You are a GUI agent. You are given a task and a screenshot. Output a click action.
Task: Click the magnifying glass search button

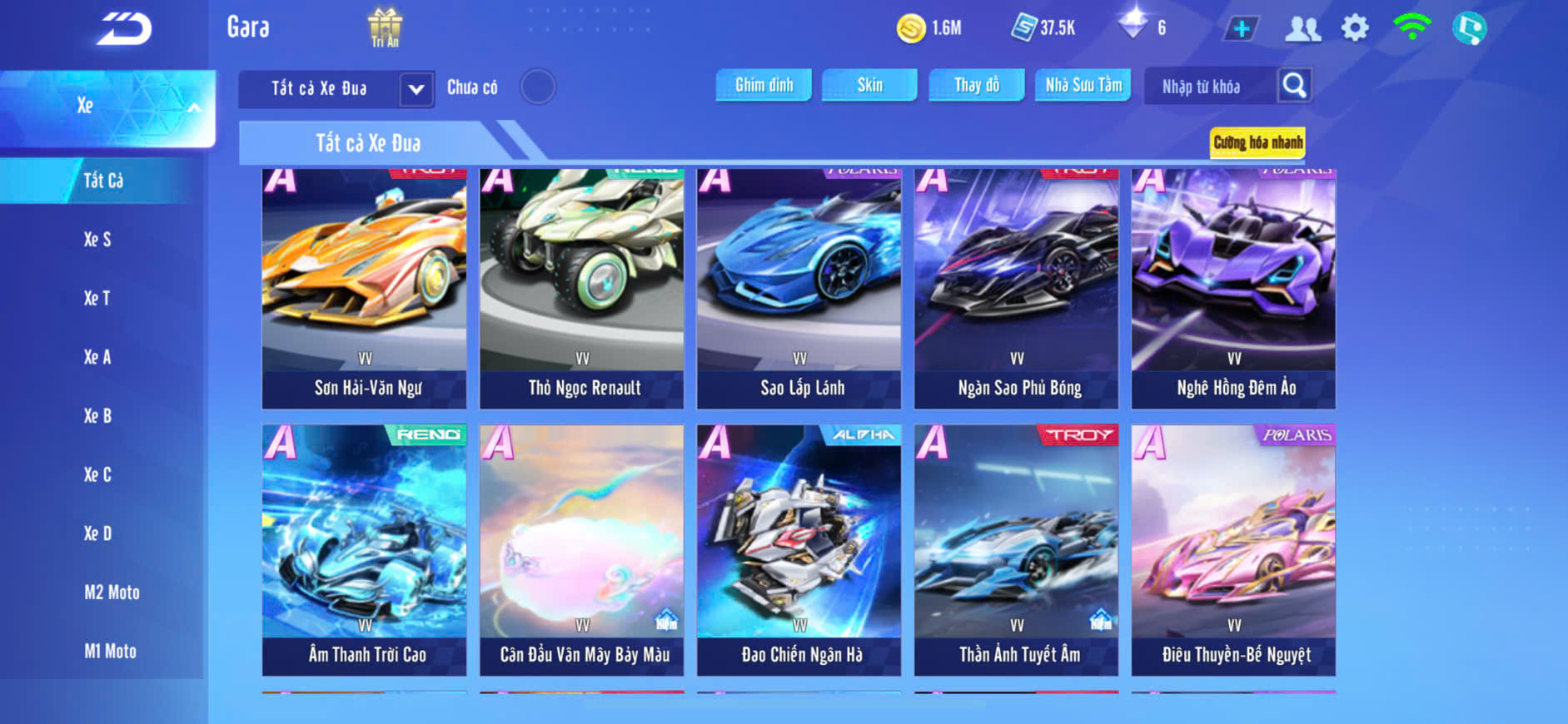tap(1294, 85)
